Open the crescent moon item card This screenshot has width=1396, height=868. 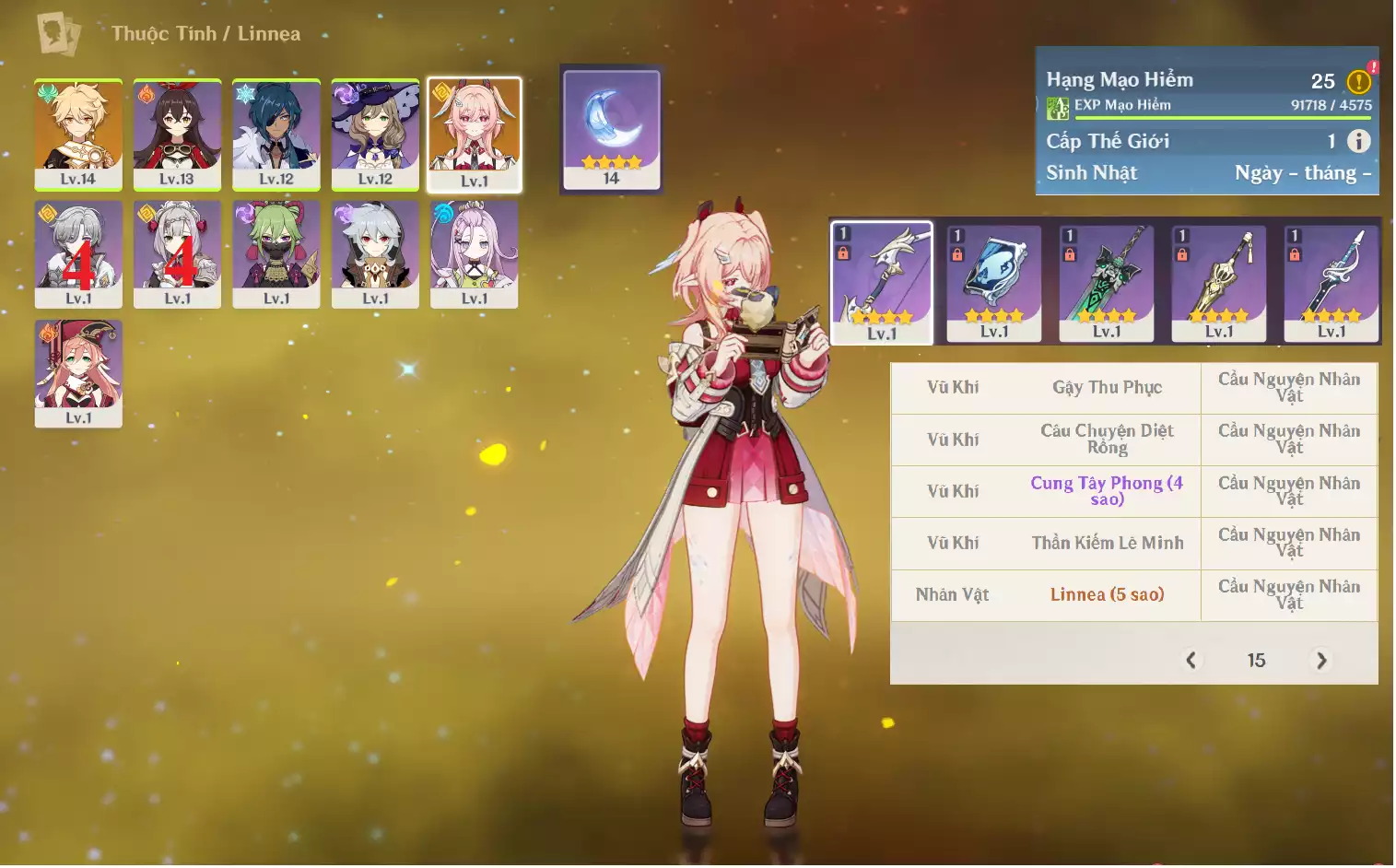[x=612, y=129]
